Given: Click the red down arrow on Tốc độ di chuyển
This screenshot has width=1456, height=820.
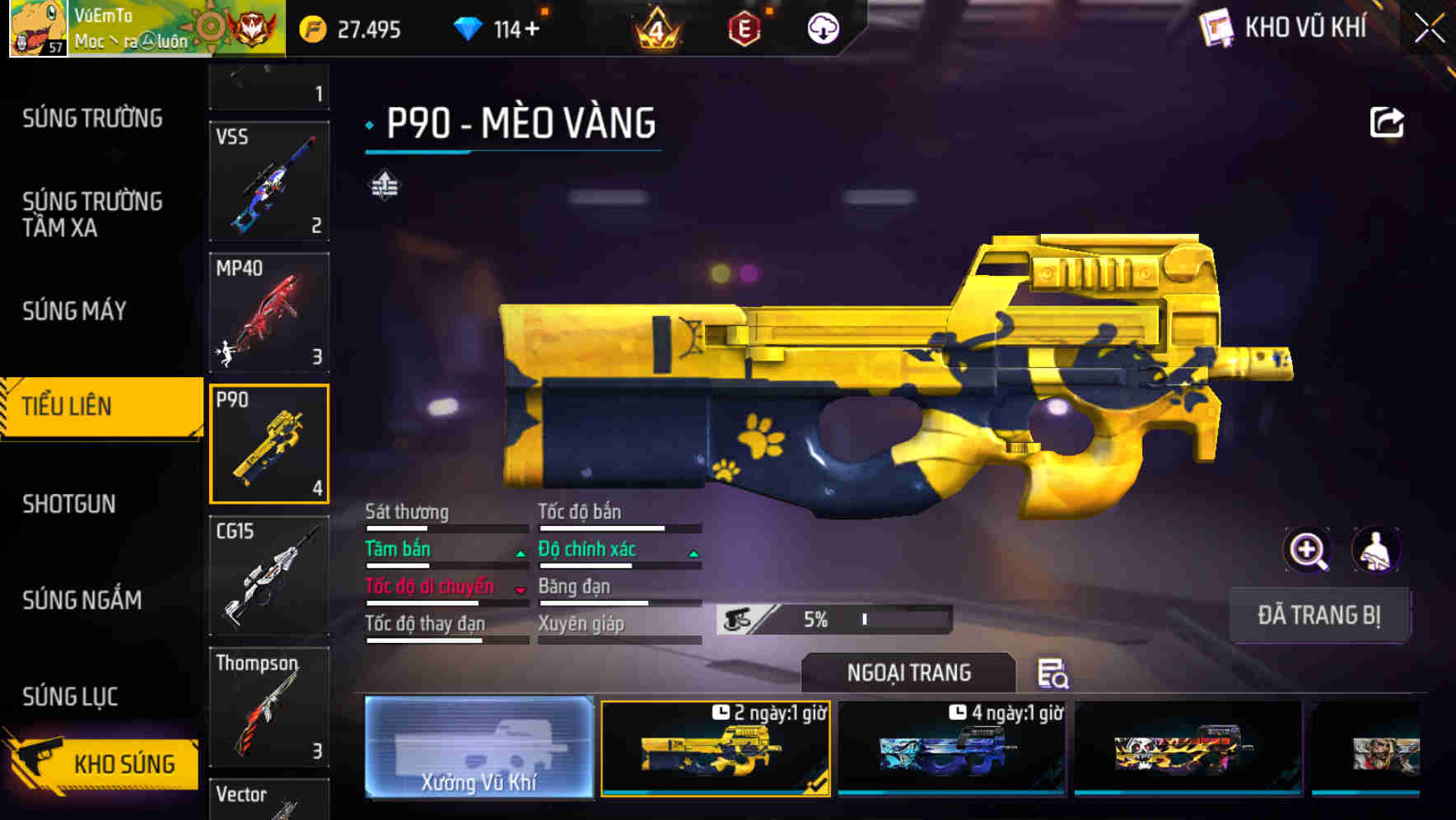Looking at the screenshot, I should pyautogui.click(x=521, y=590).
